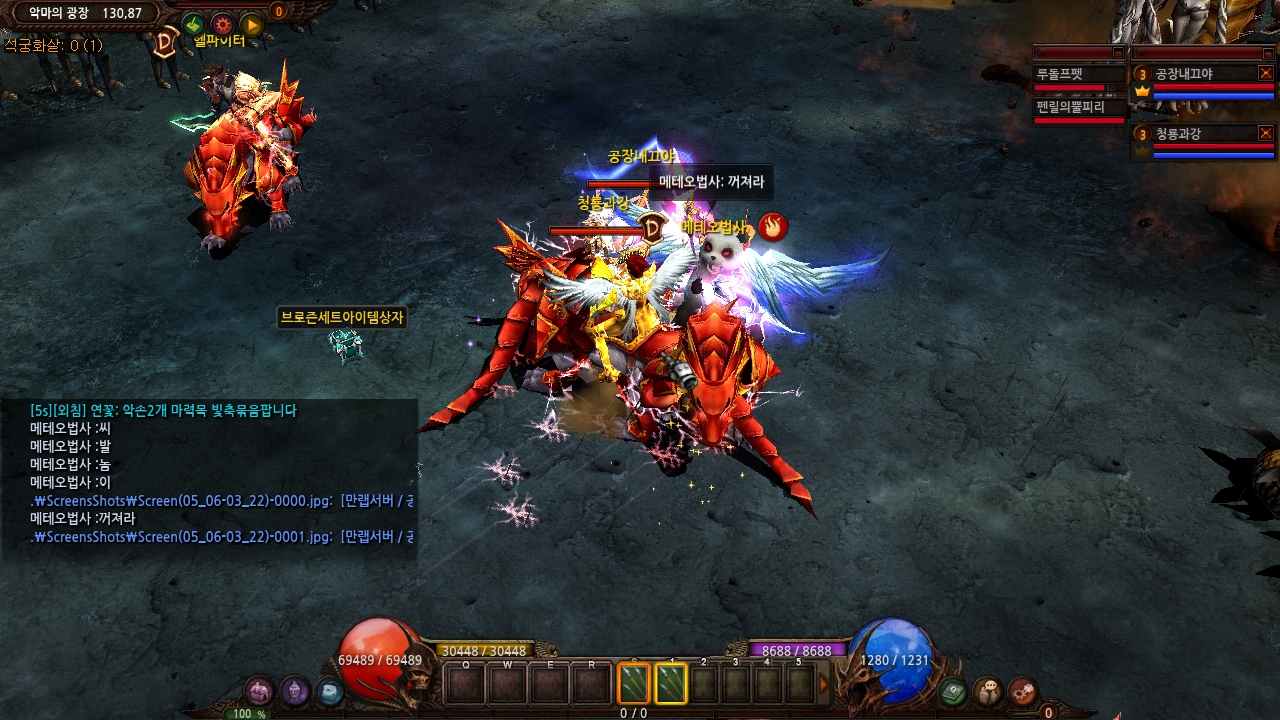Click the green broom icon near the map name
The height and width of the screenshot is (720, 1280).
click(193, 24)
